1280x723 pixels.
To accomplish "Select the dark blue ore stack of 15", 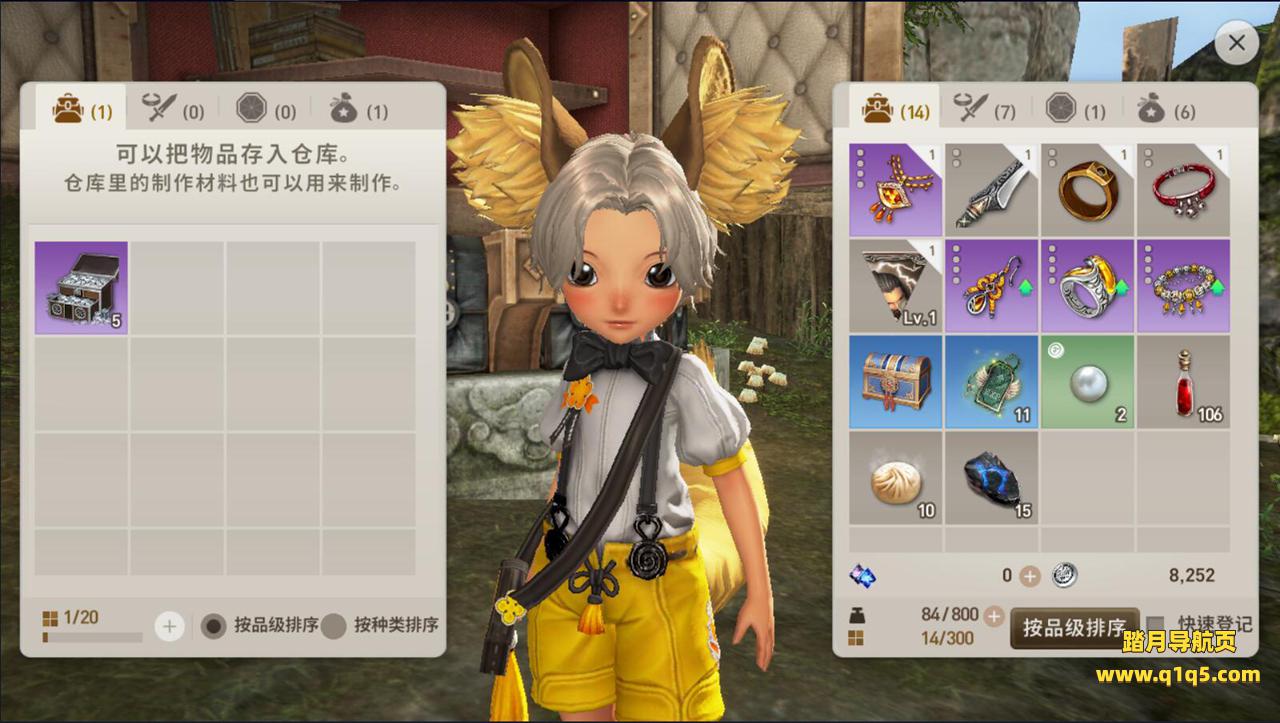I will click(991, 478).
